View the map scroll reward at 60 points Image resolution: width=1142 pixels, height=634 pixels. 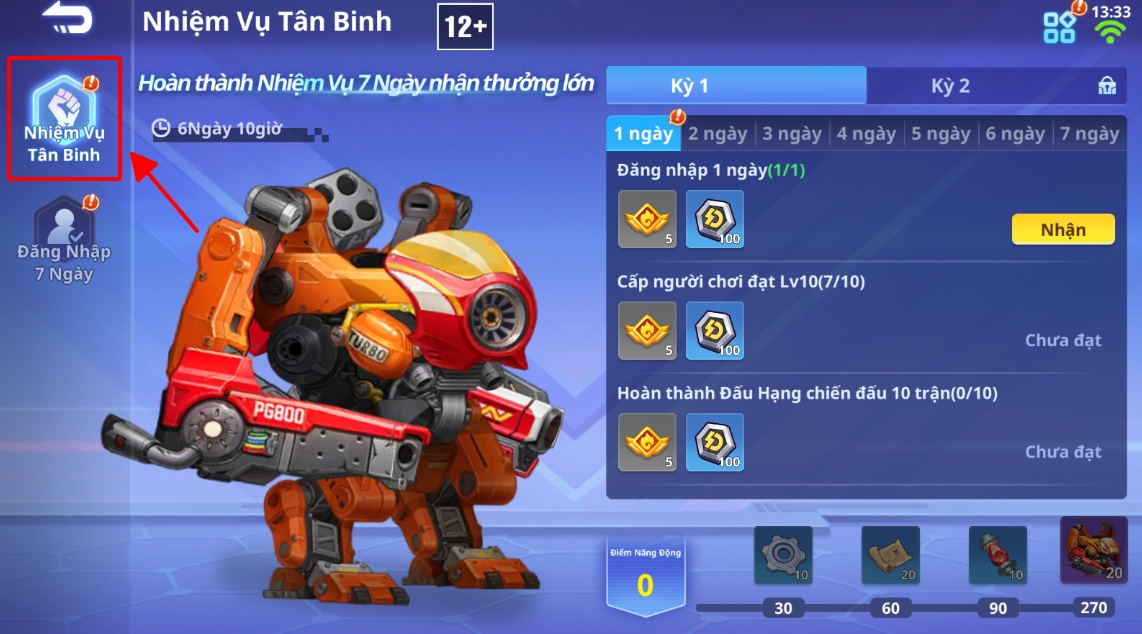[890, 555]
